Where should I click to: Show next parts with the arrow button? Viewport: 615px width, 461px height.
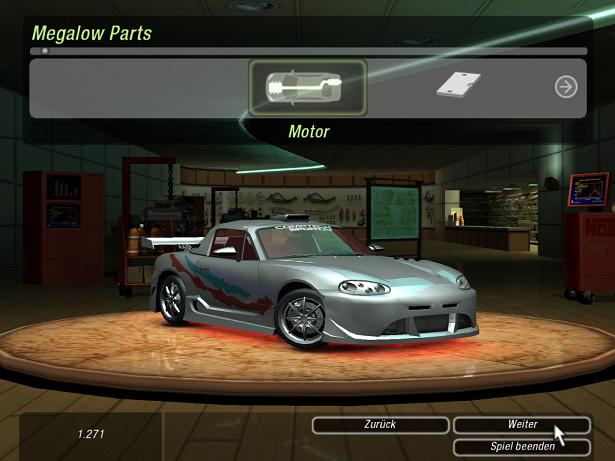(x=566, y=87)
